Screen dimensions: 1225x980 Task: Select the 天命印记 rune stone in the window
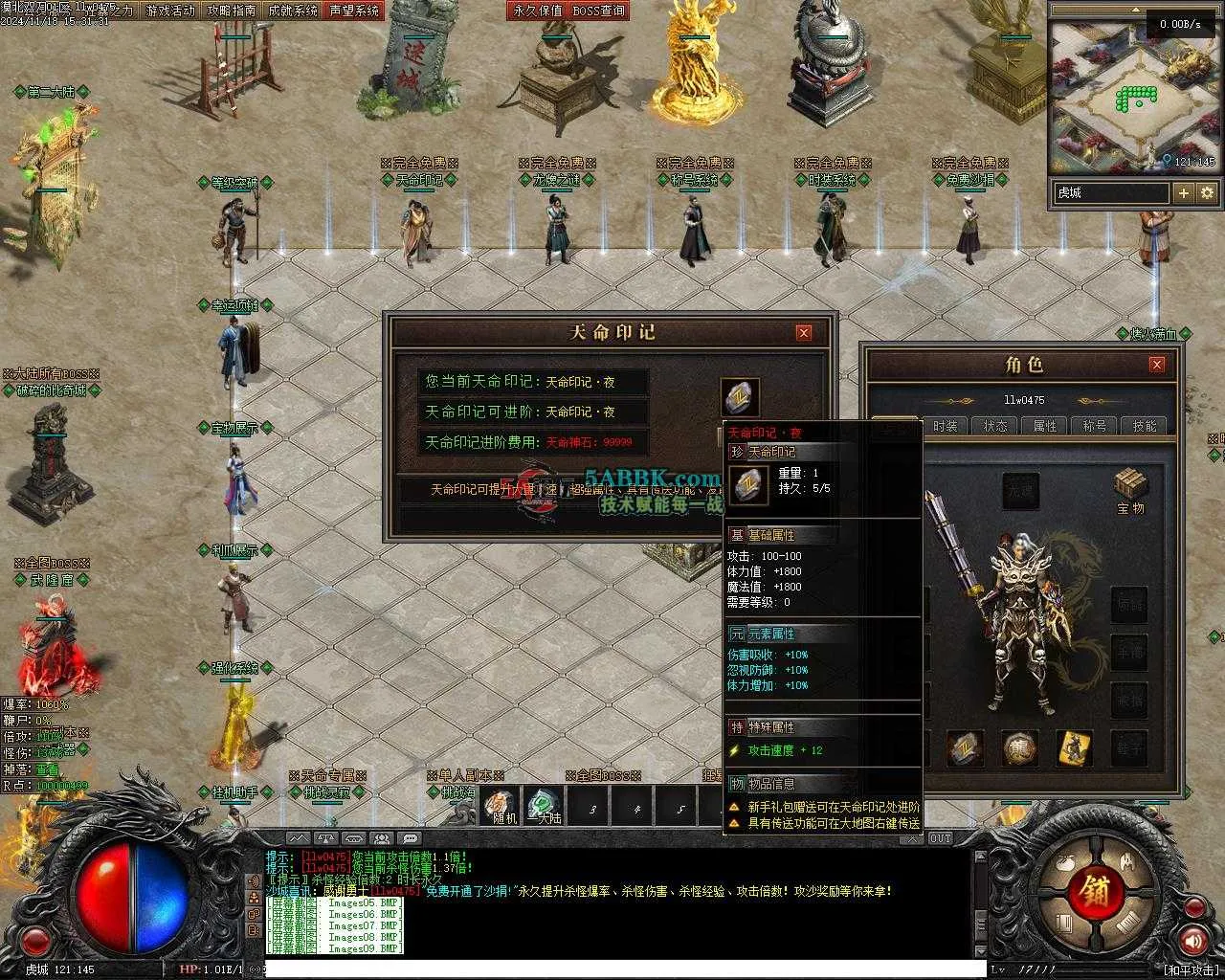(740, 398)
